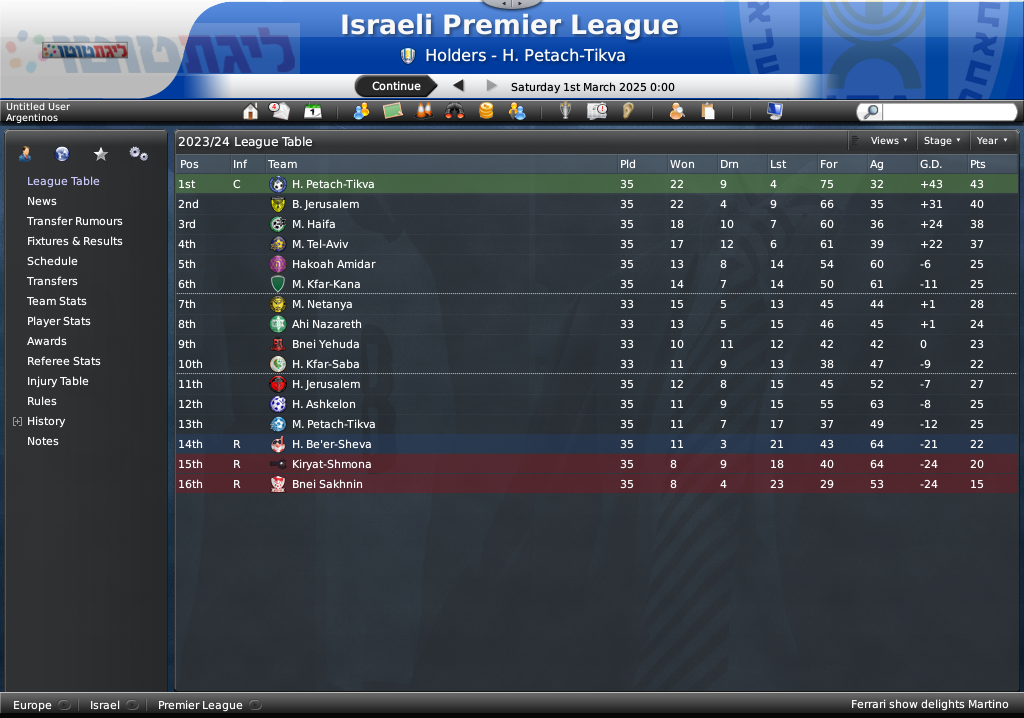
Task: Open the Player Stats page
Action: point(58,321)
